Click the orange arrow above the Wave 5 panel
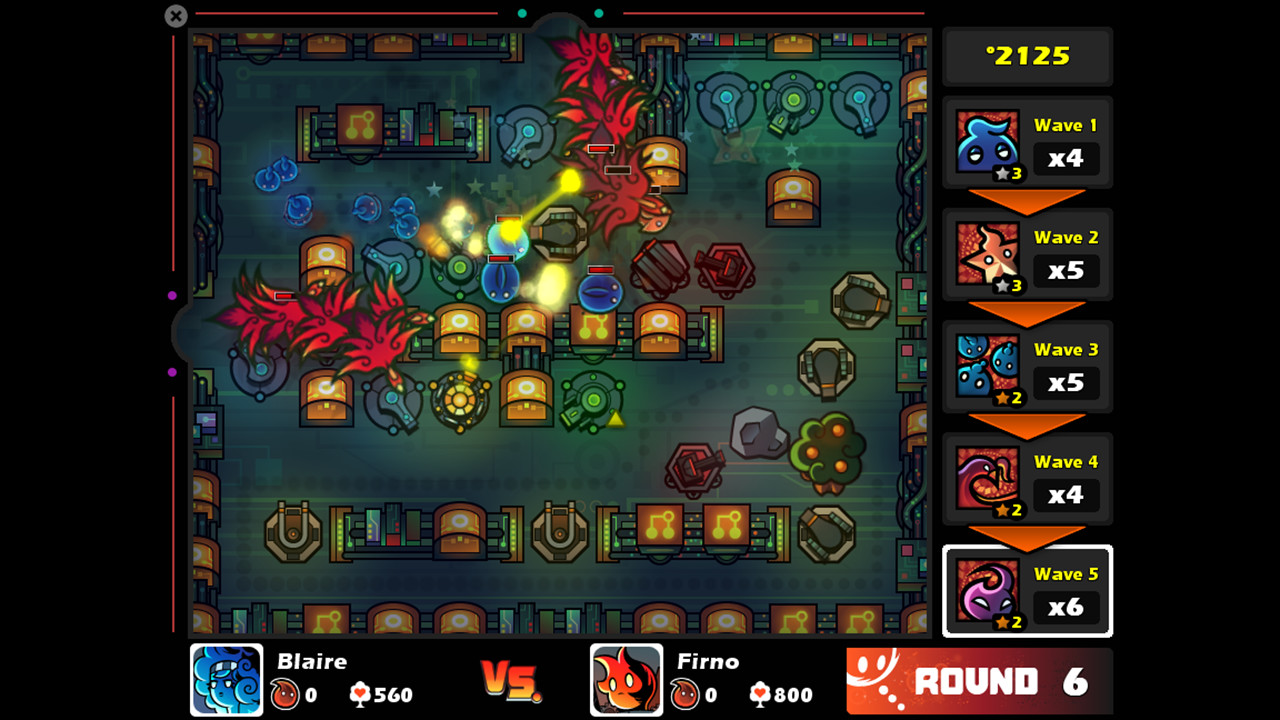 point(1027,533)
